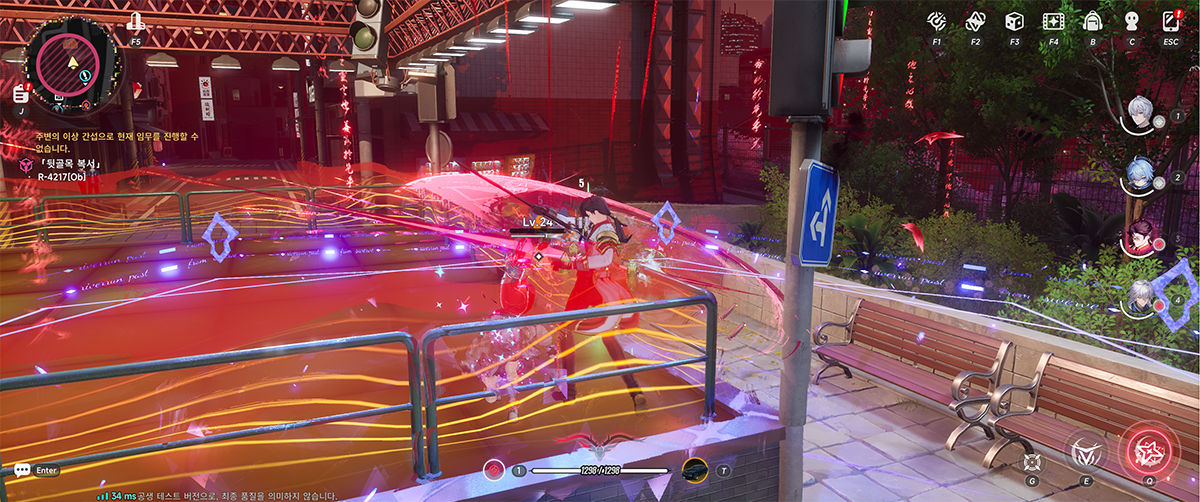Open the compass target menu icon
1200x502 pixels.
[x=937, y=21]
